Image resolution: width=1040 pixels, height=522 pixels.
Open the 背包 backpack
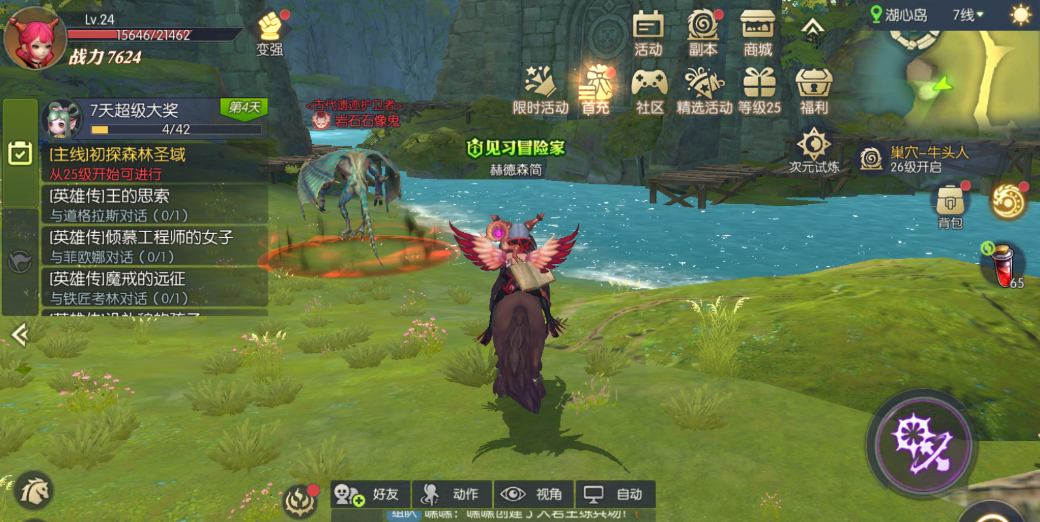click(x=950, y=206)
